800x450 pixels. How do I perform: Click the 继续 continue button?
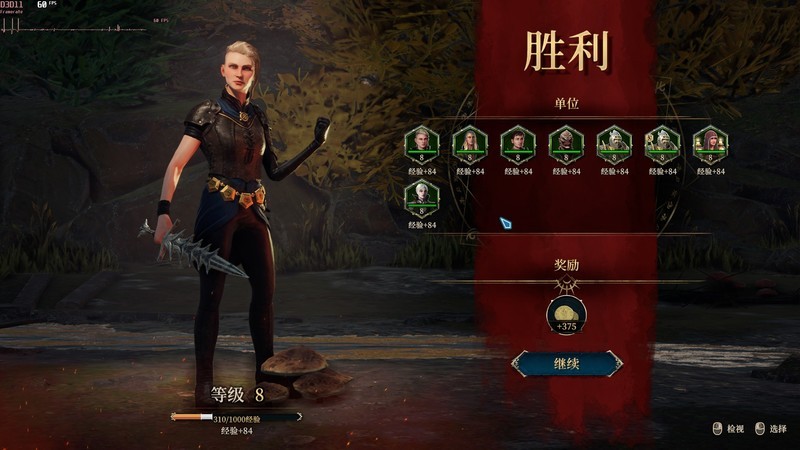(567, 363)
